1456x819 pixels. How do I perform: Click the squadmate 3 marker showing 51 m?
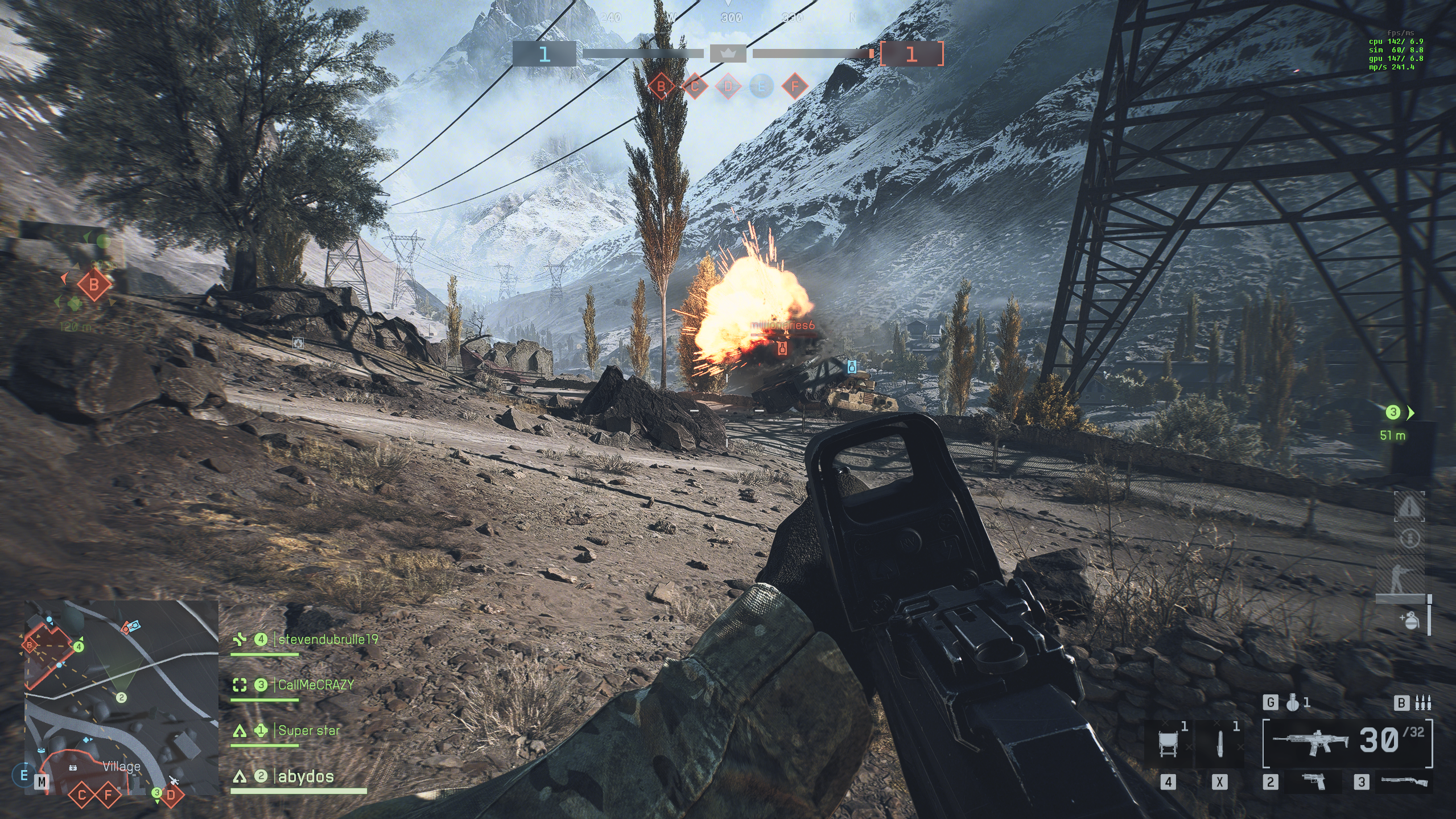pos(1393,413)
